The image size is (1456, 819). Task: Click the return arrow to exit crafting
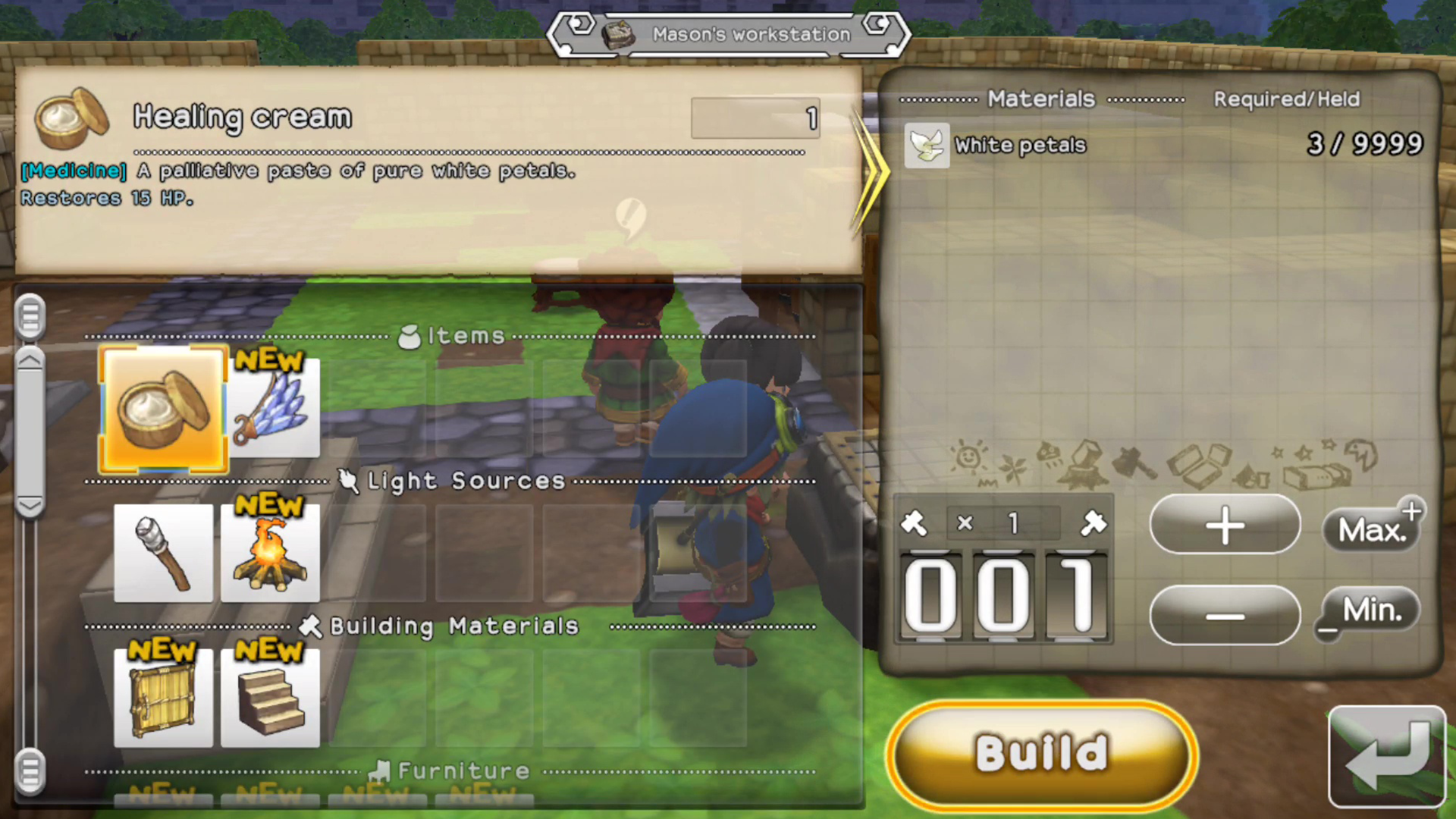[x=1388, y=755]
